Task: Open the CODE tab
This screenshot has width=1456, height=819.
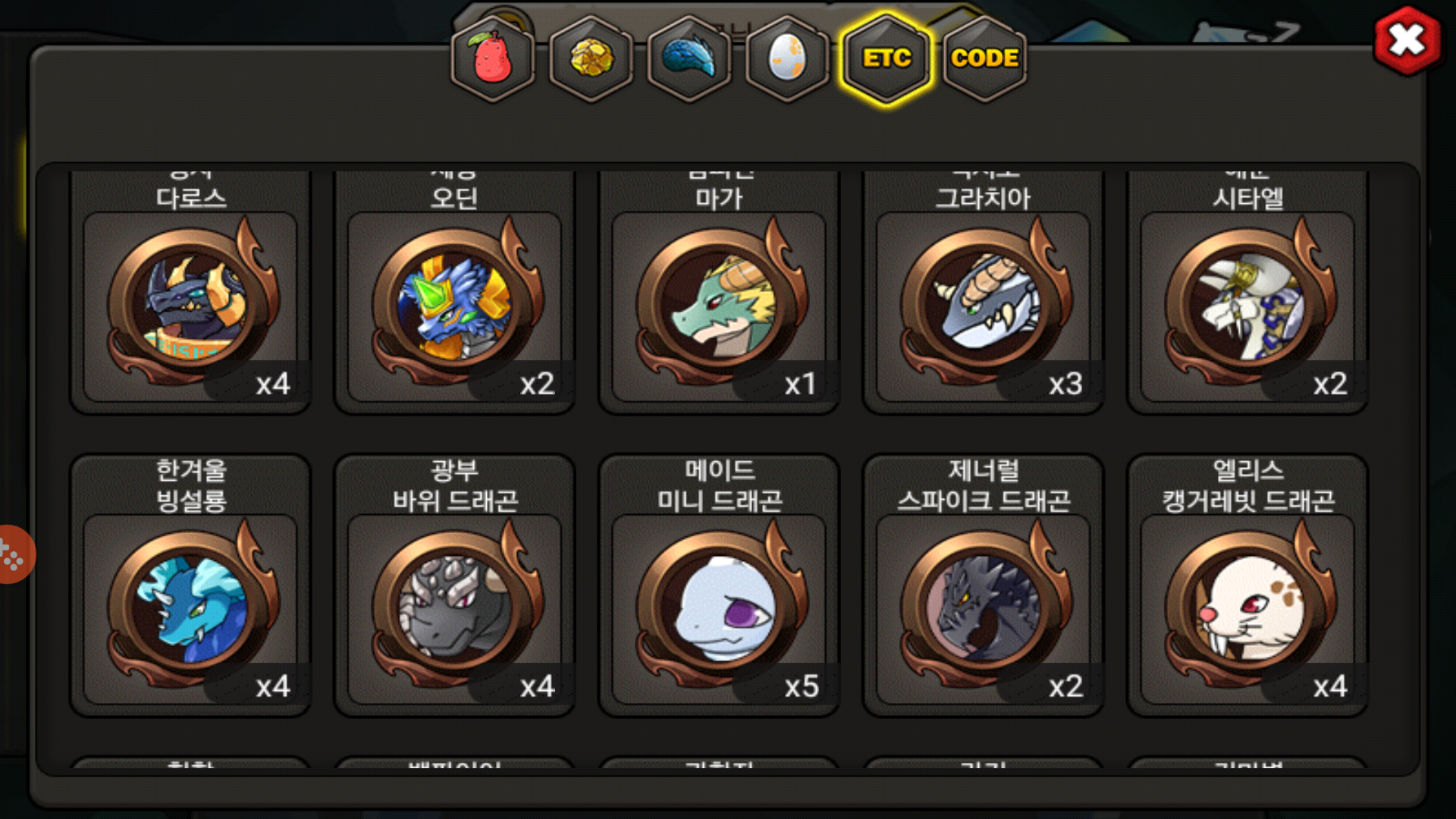Action: [x=984, y=58]
